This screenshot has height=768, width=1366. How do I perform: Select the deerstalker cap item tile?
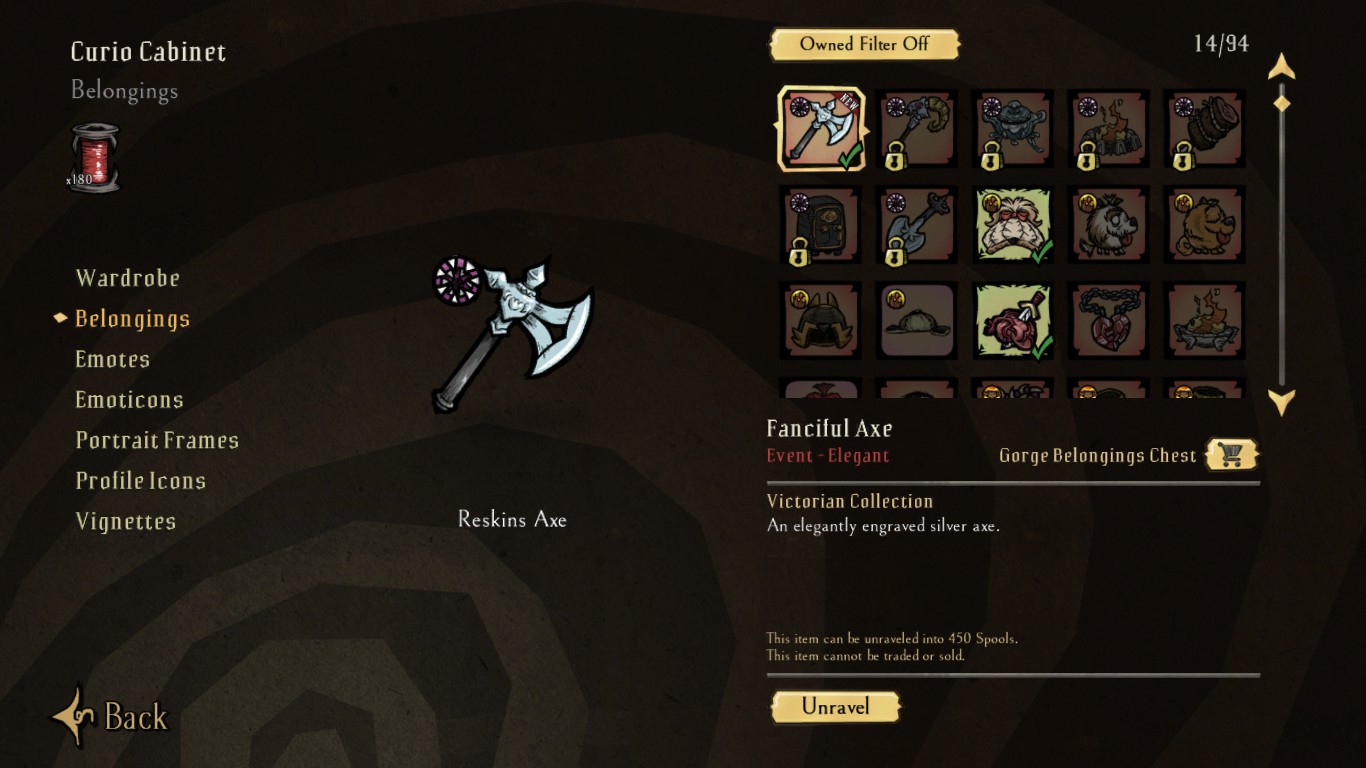917,322
